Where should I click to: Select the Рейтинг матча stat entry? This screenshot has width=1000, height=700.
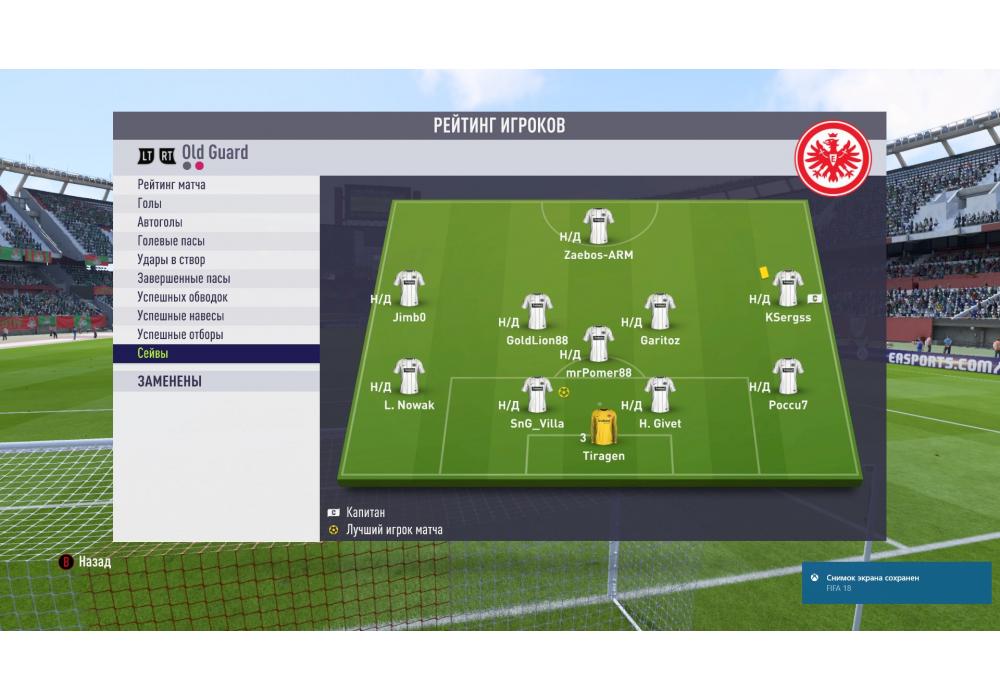(172, 185)
